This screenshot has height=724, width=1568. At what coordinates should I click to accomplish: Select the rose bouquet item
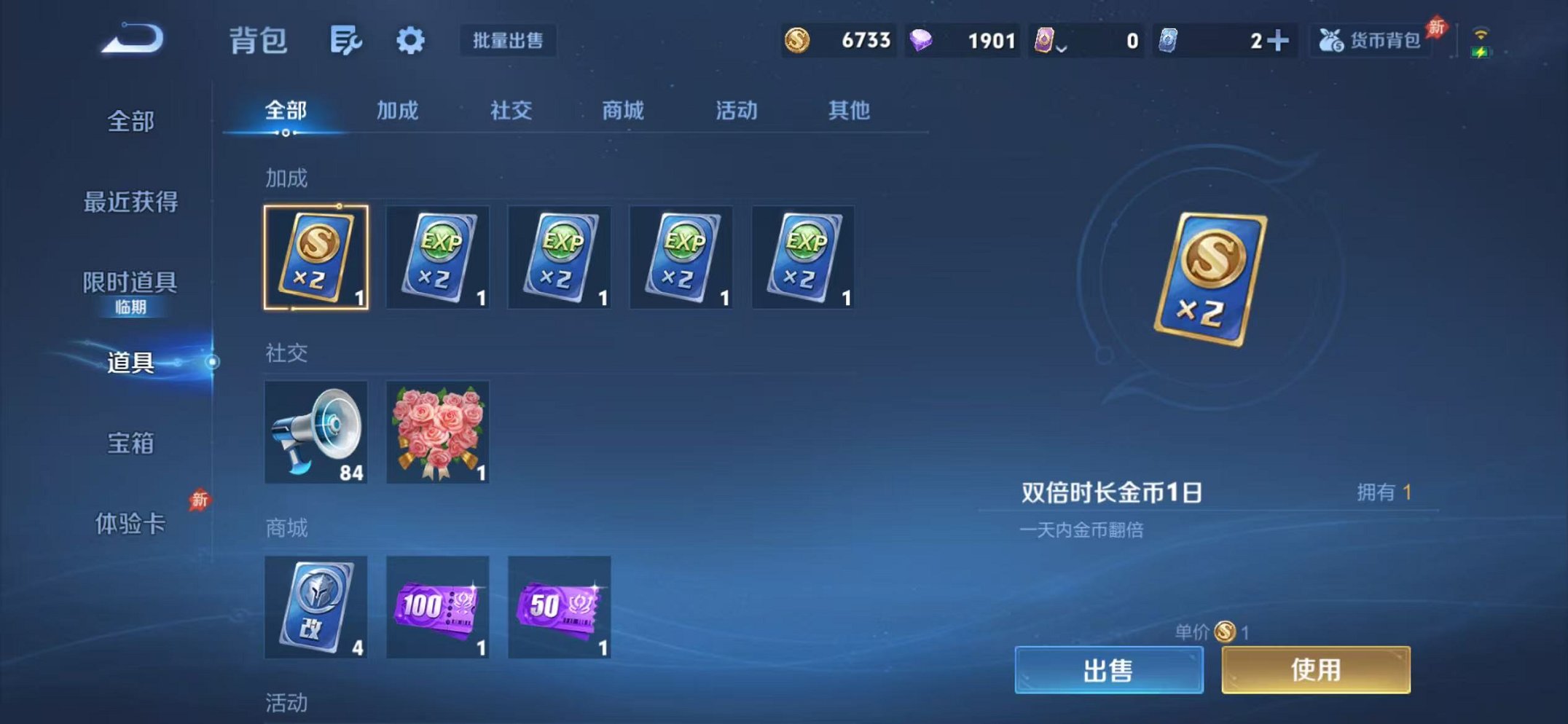tap(438, 433)
